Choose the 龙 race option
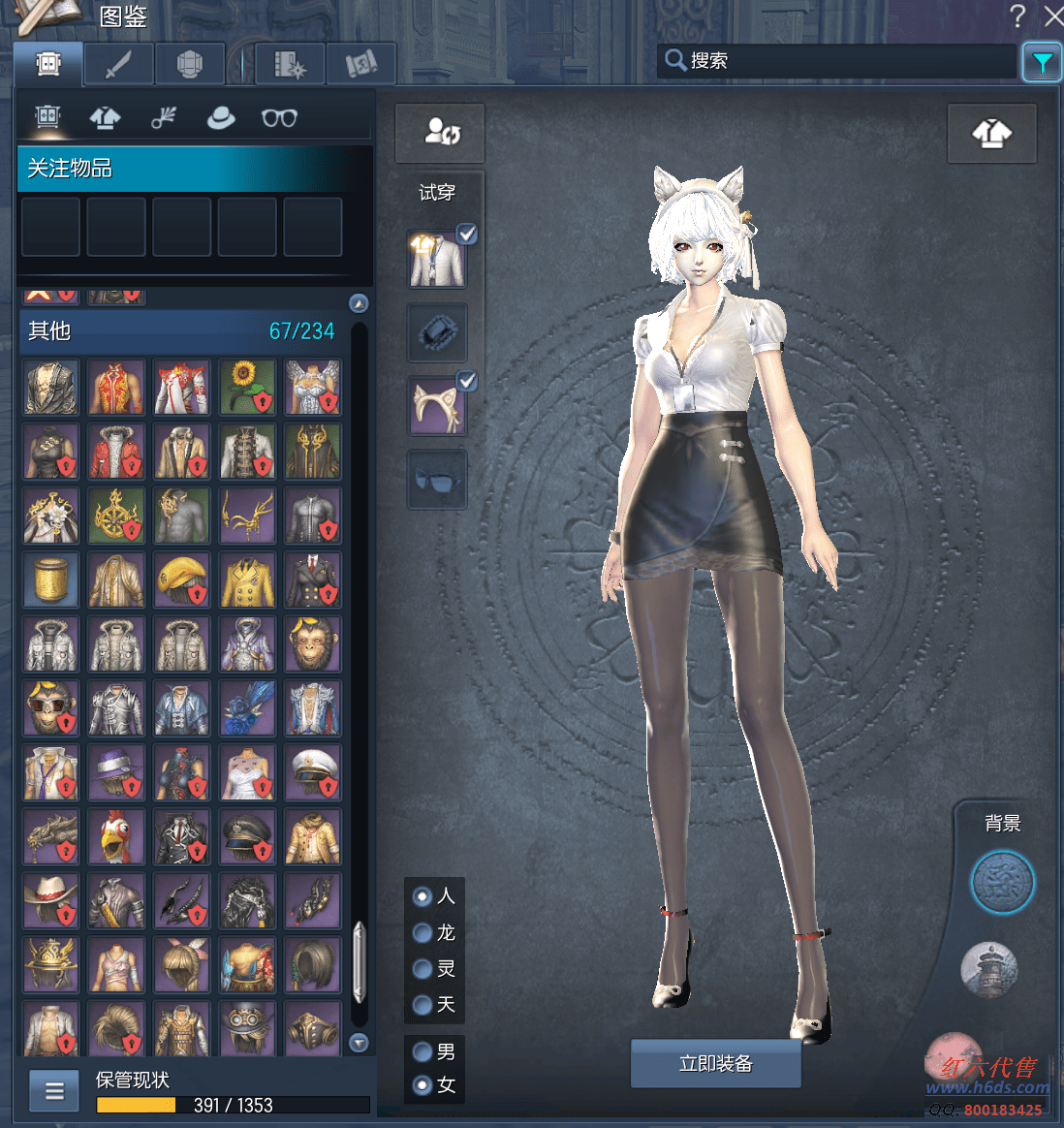Image resolution: width=1064 pixels, height=1128 pixels. click(x=422, y=932)
